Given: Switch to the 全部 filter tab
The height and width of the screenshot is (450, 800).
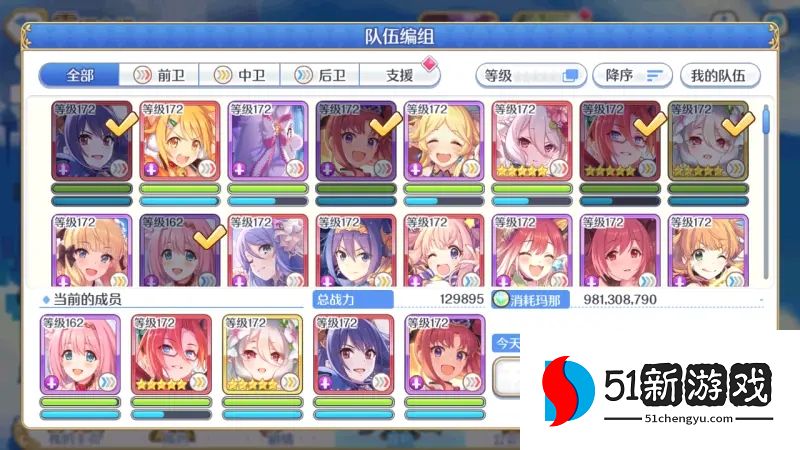Looking at the screenshot, I should (x=79, y=75).
